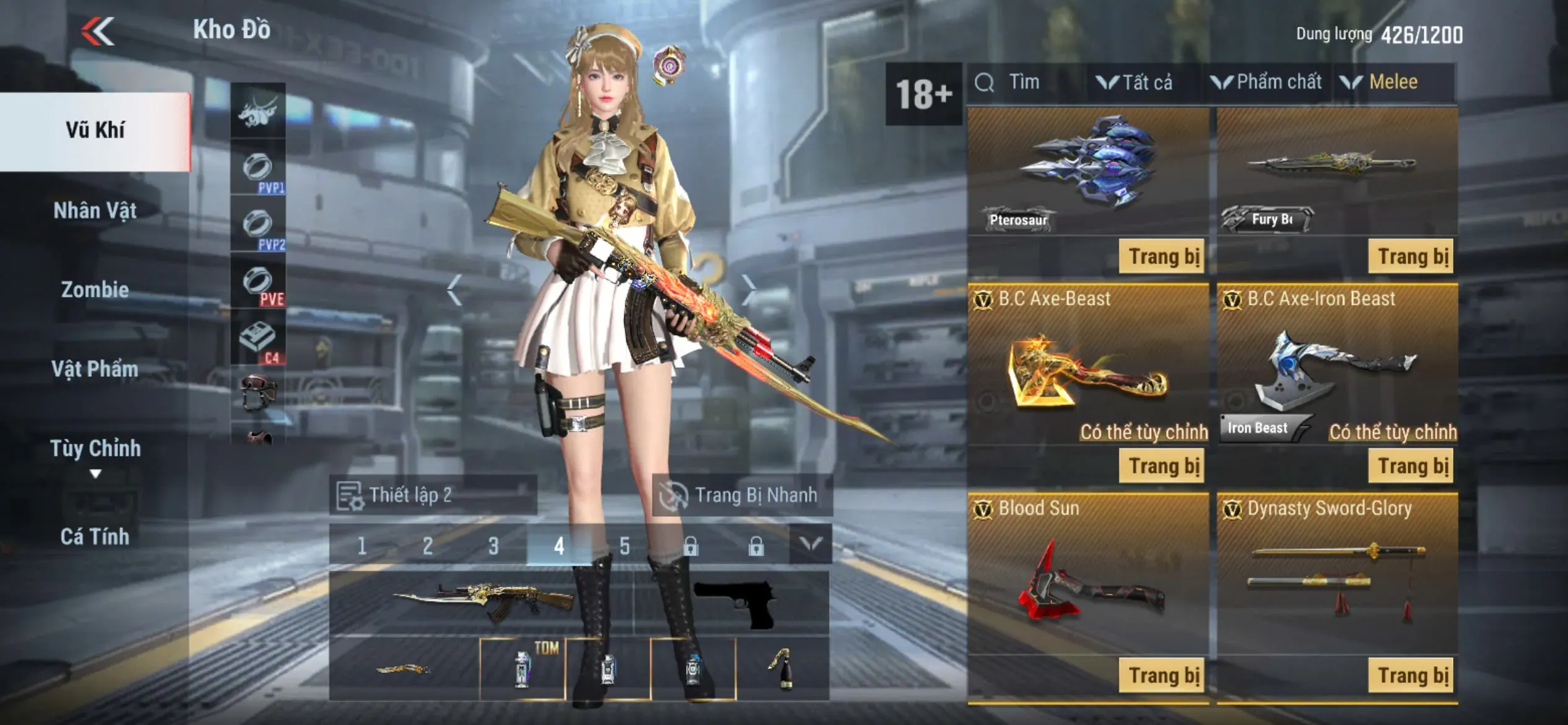Open Trang Bị Nhanh quick equip
Screen dimensions: 1568x725
(743, 496)
